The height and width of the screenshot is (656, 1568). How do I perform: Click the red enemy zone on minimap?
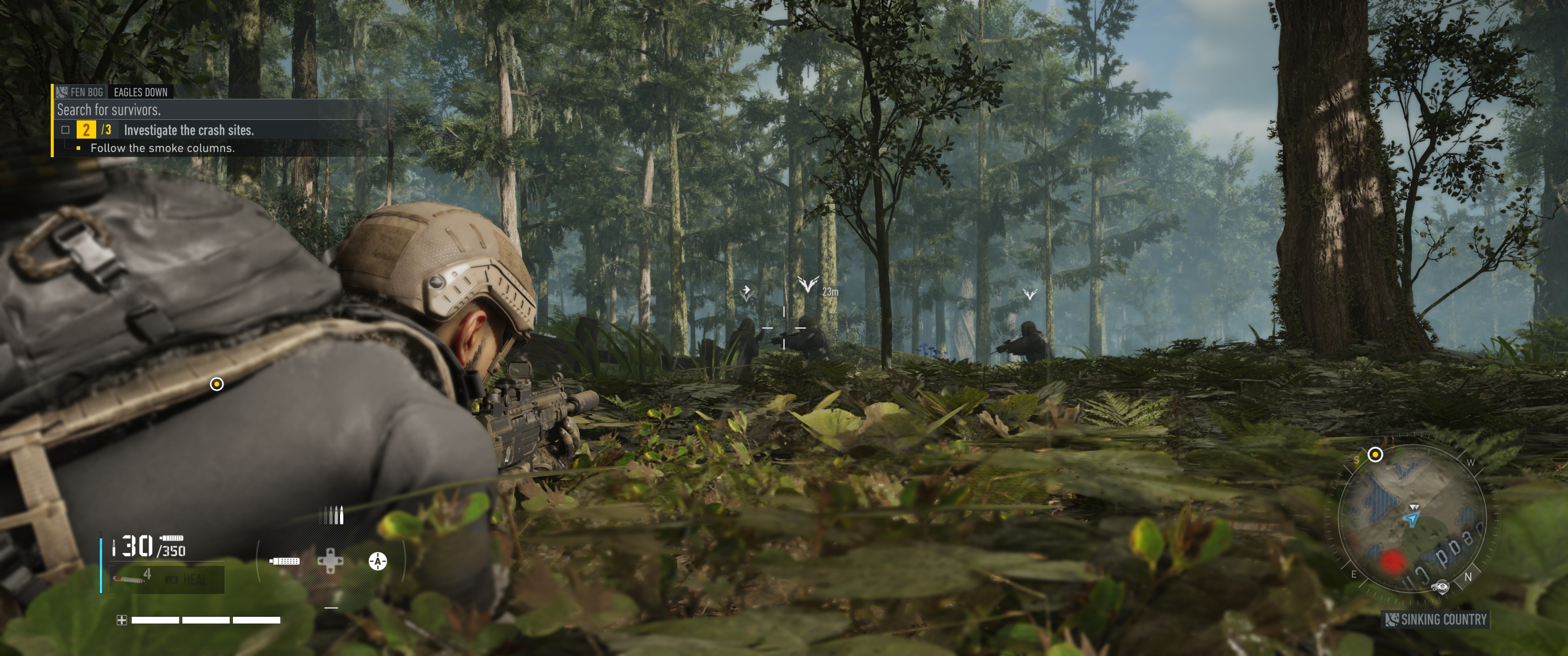click(x=1392, y=560)
